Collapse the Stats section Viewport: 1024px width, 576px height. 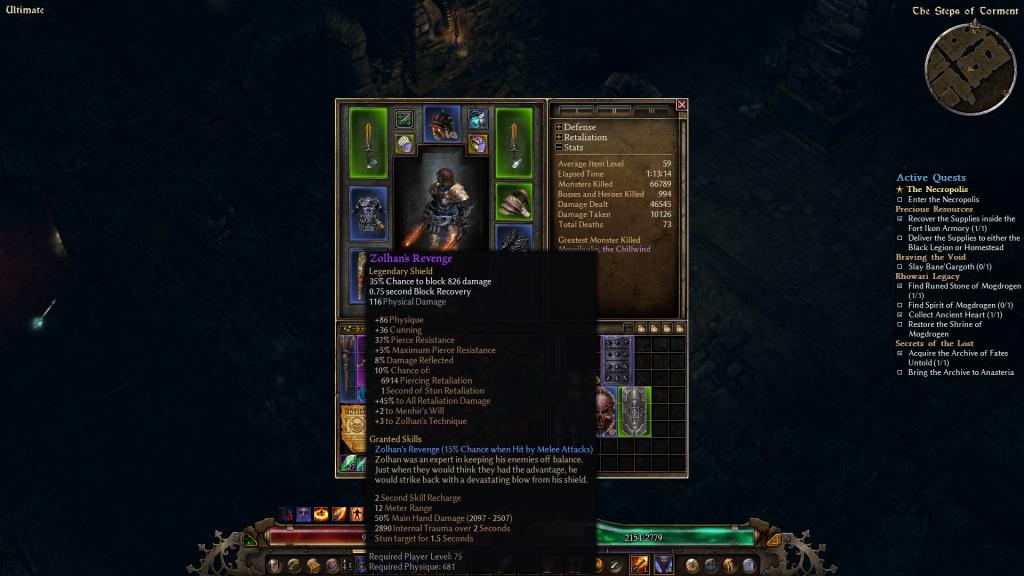click(559, 148)
